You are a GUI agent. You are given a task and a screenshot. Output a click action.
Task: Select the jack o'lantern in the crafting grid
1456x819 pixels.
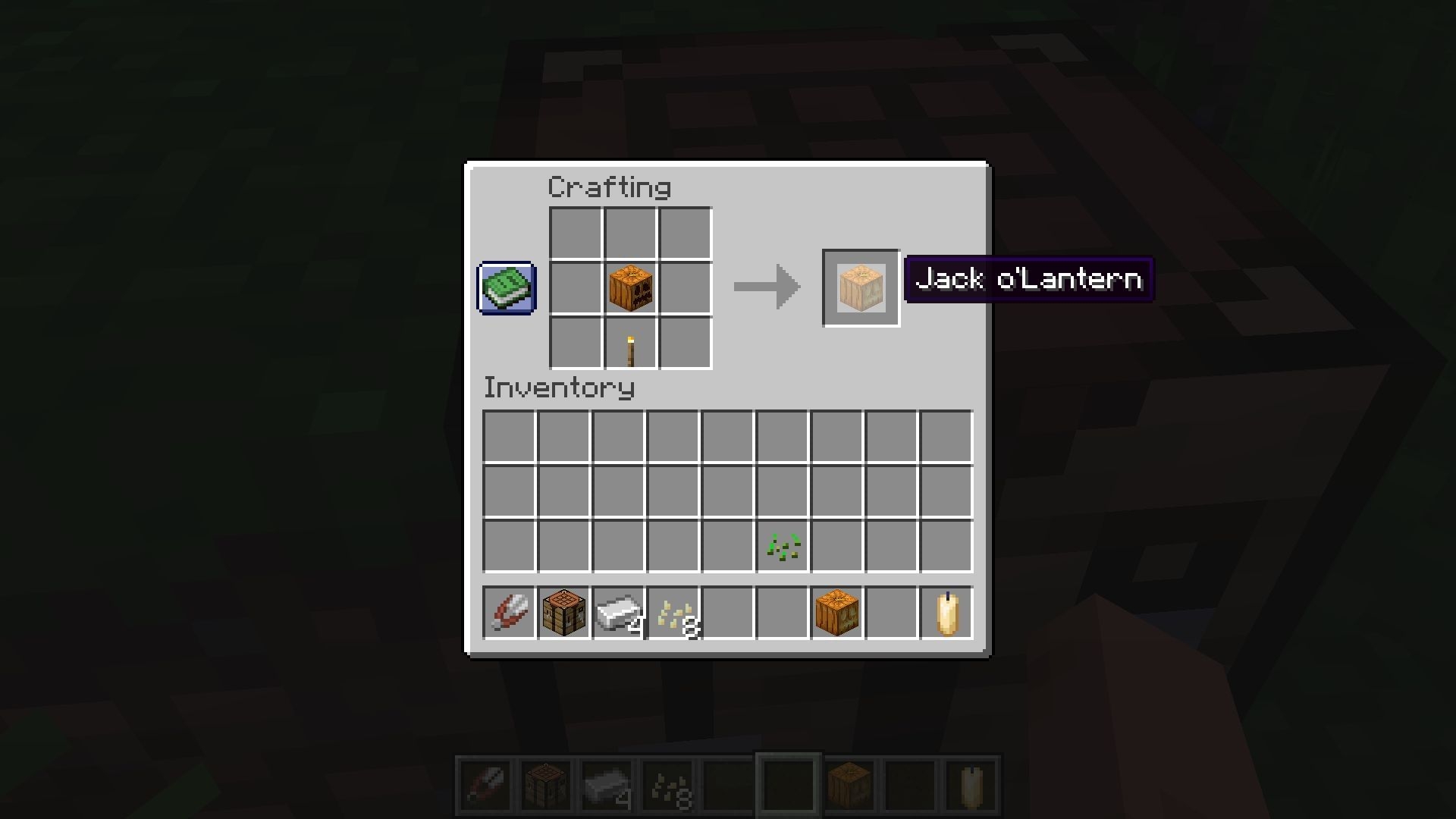click(x=630, y=287)
